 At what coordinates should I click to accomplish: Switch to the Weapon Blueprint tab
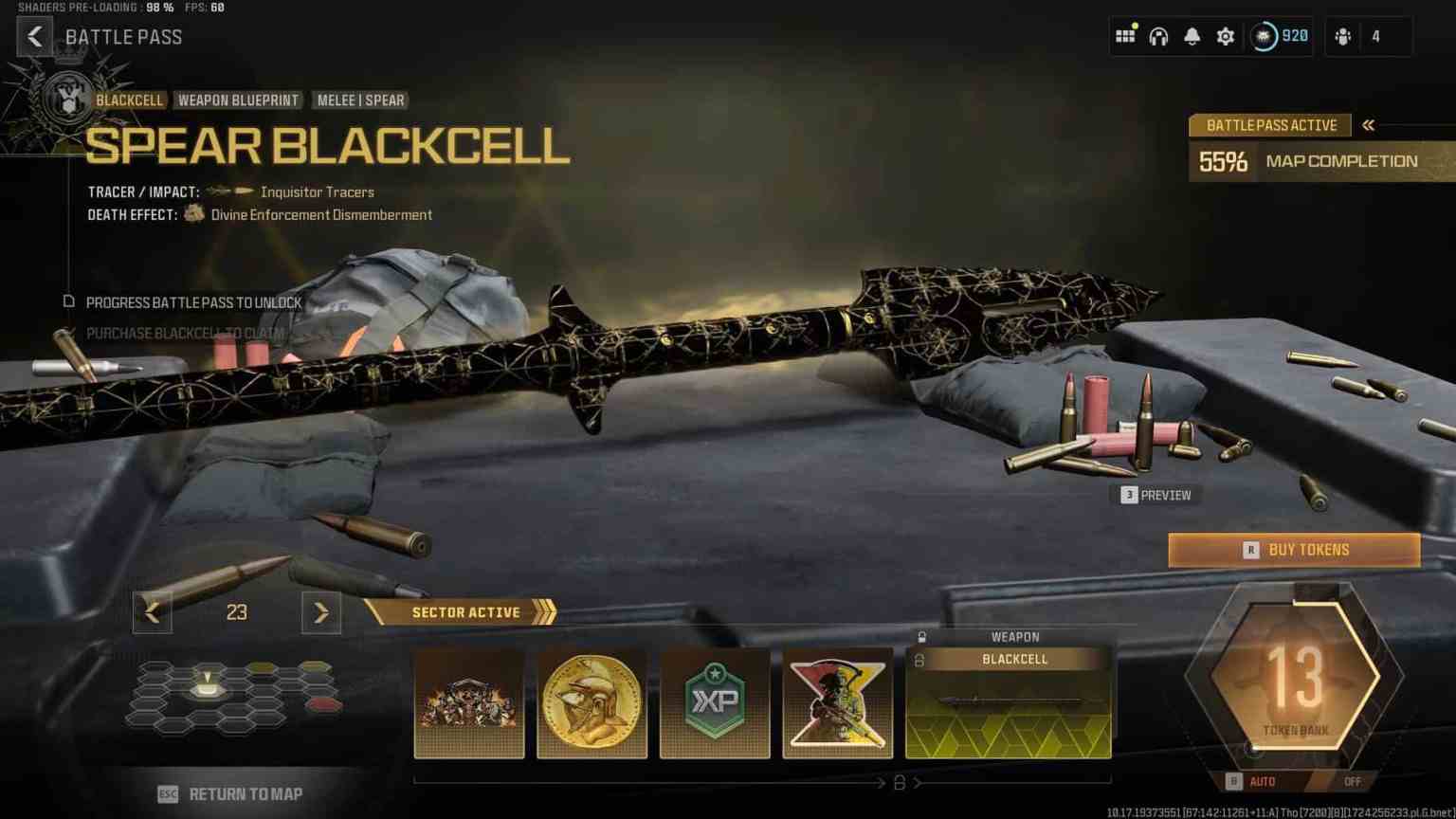coord(239,100)
